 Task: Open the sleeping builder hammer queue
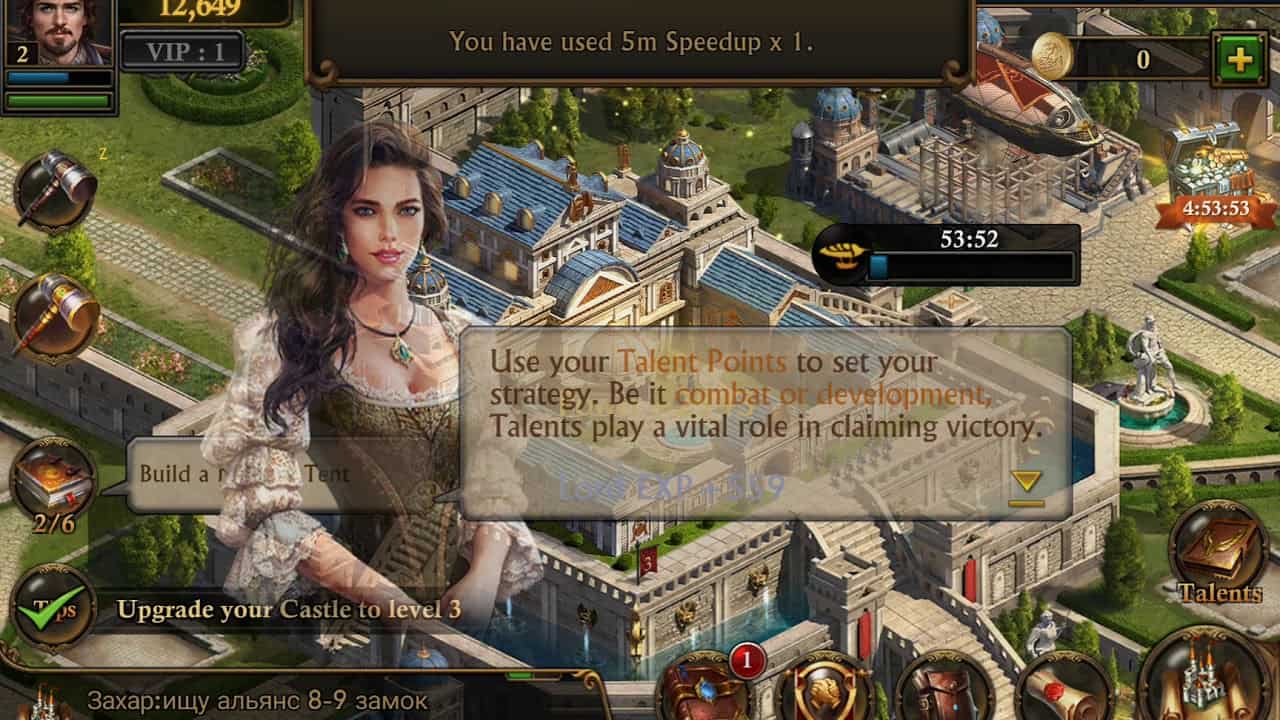(x=54, y=190)
